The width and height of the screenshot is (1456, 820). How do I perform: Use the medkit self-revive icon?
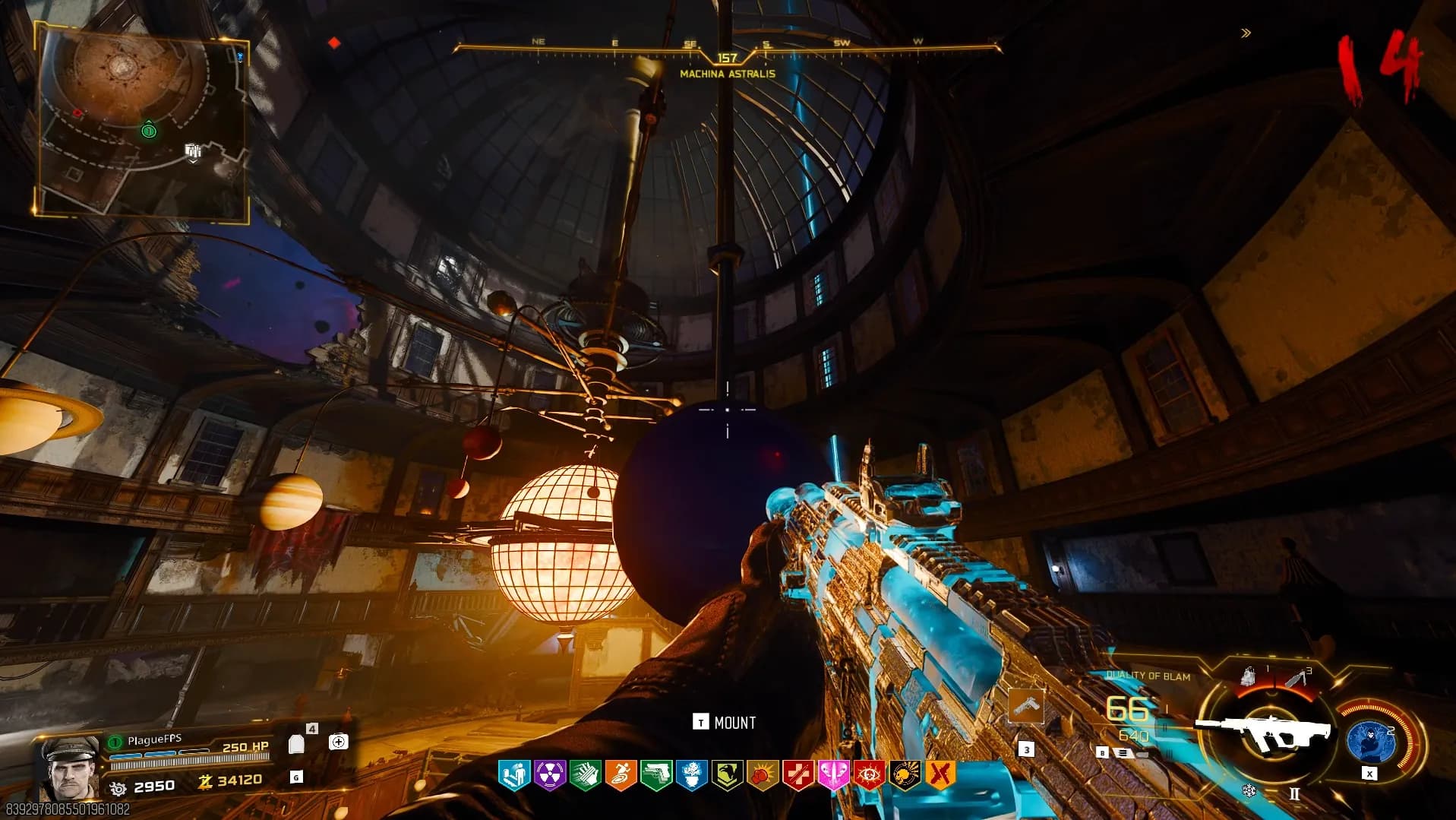[x=339, y=742]
